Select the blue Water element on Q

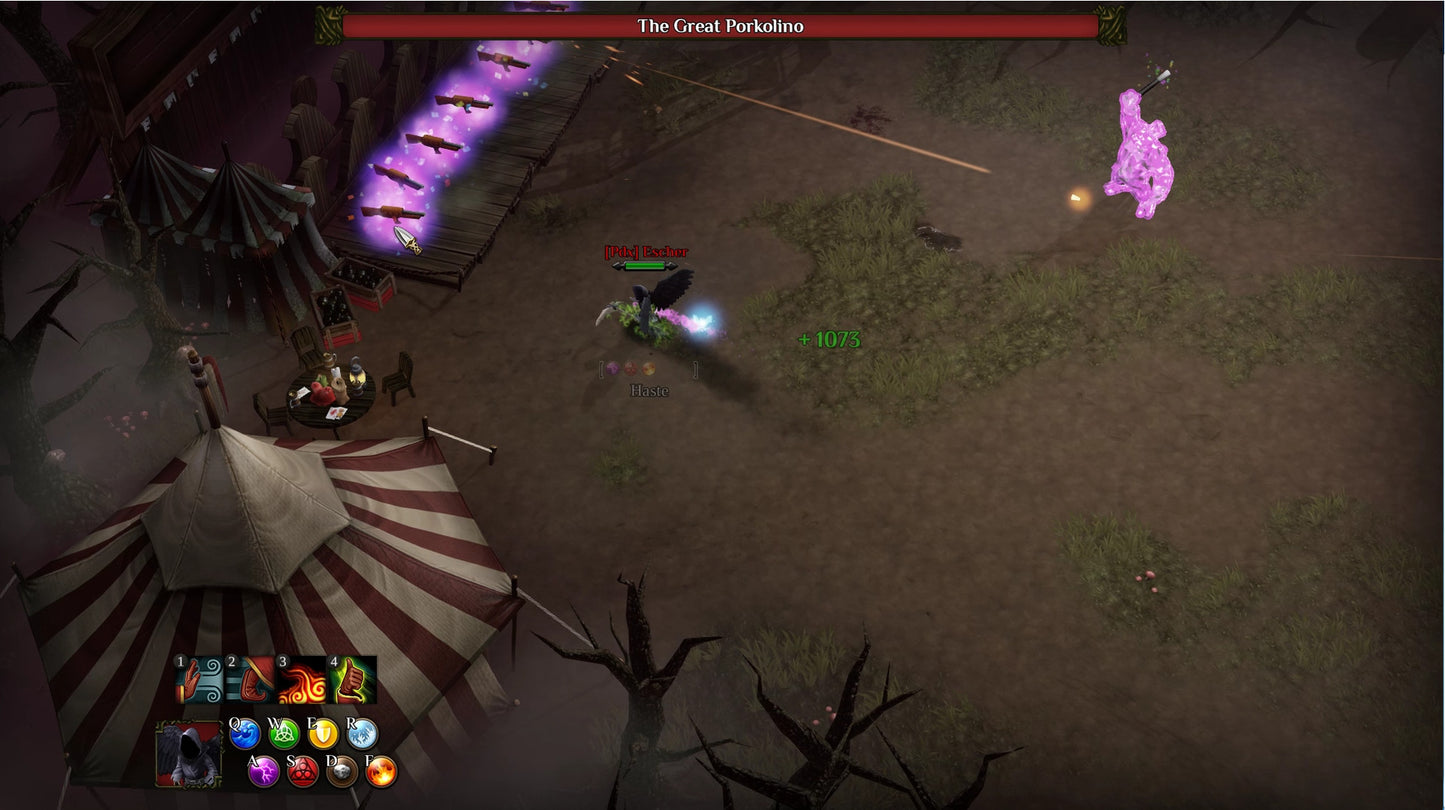pos(246,735)
